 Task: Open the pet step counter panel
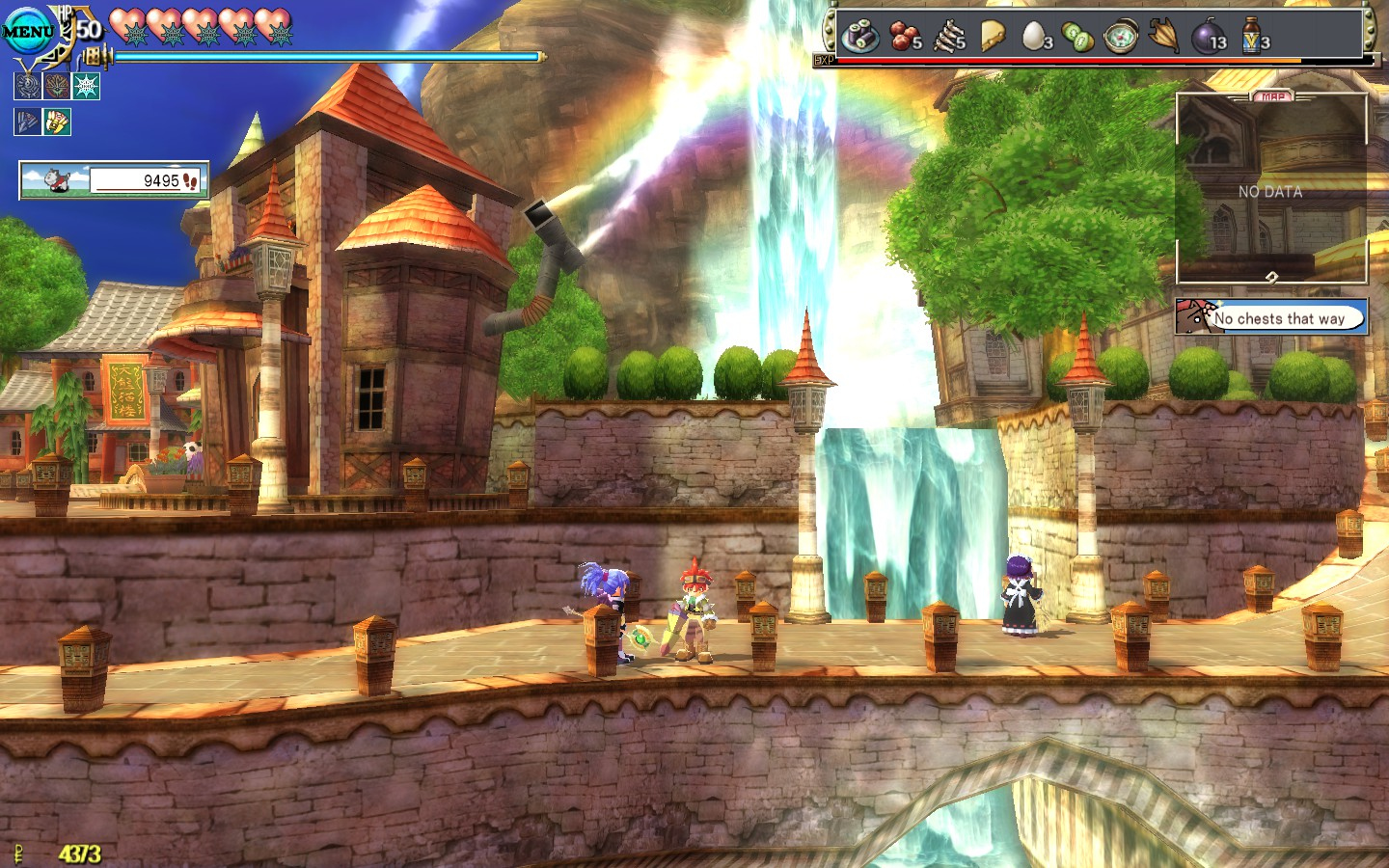(x=114, y=180)
